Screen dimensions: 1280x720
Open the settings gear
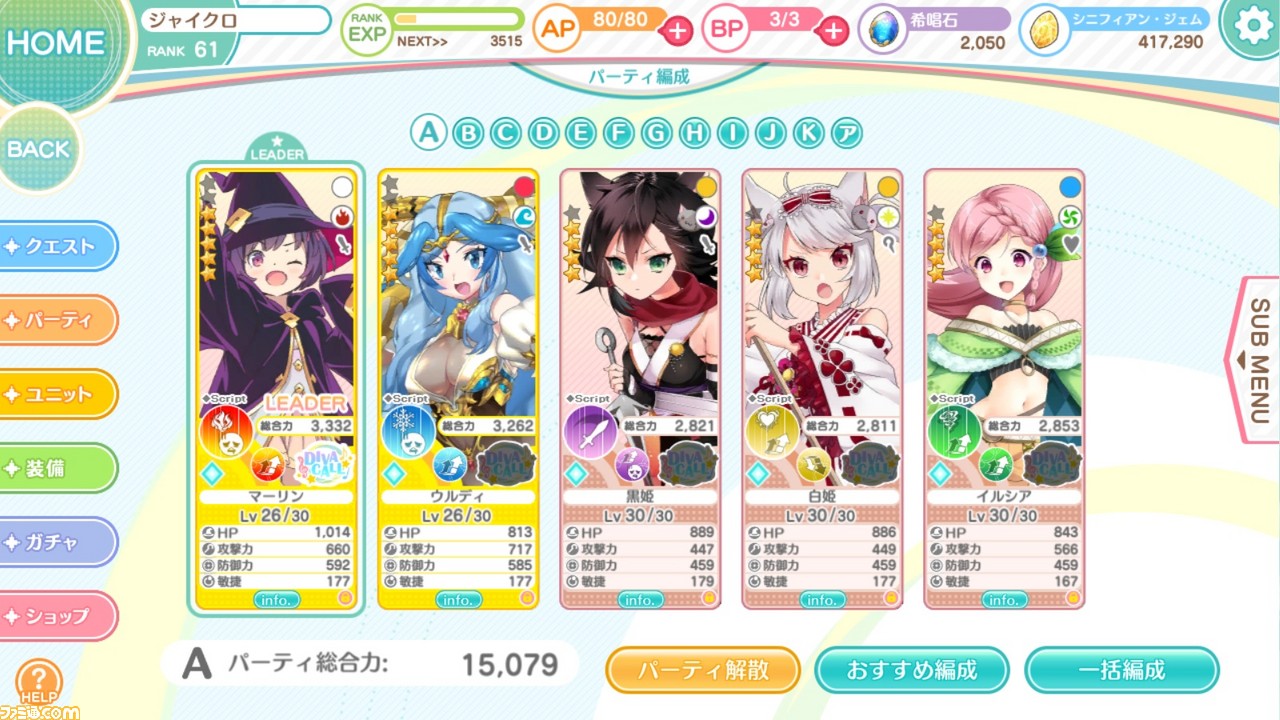(1253, 27)
